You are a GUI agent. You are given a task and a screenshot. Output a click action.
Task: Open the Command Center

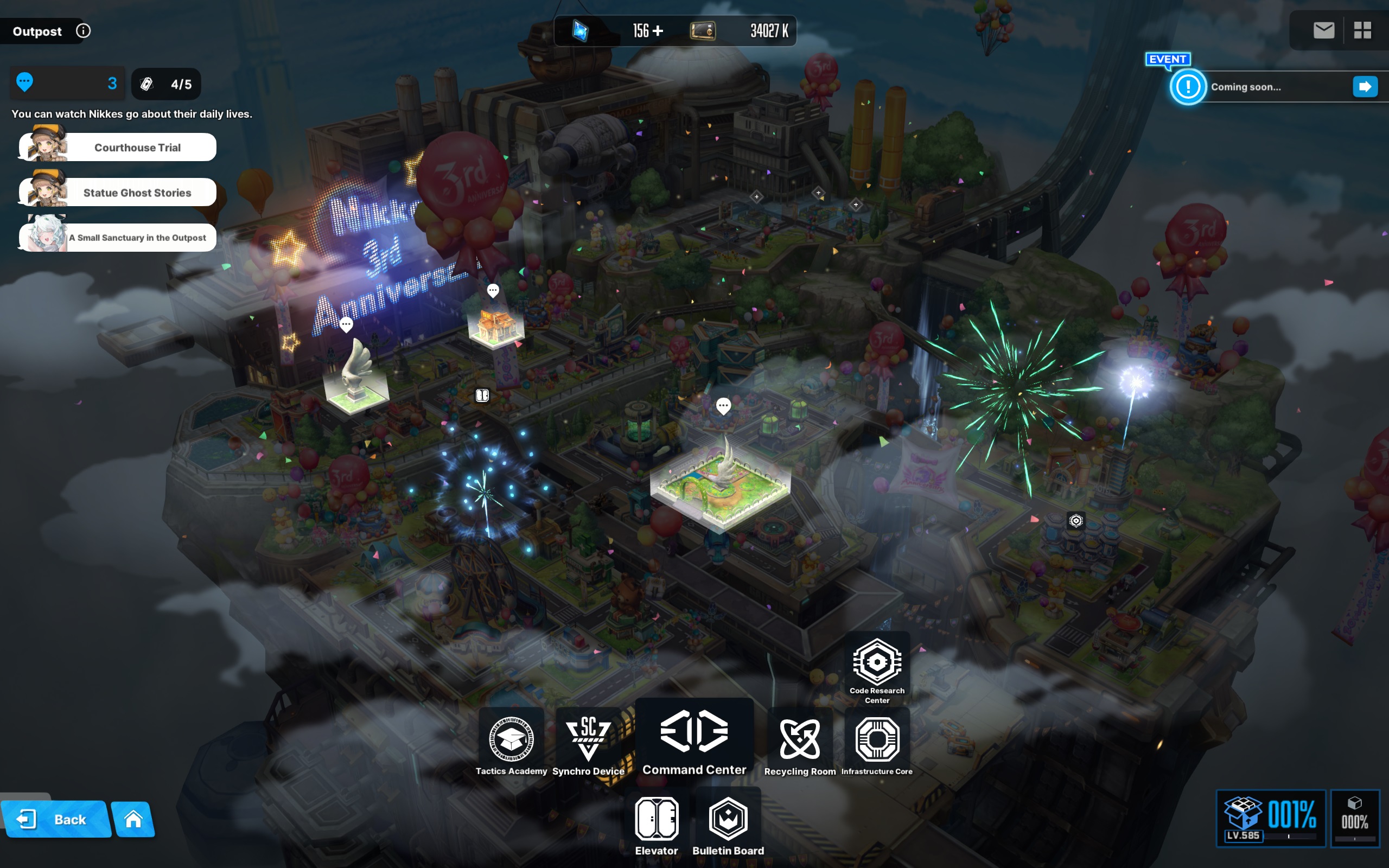point(694,741)
